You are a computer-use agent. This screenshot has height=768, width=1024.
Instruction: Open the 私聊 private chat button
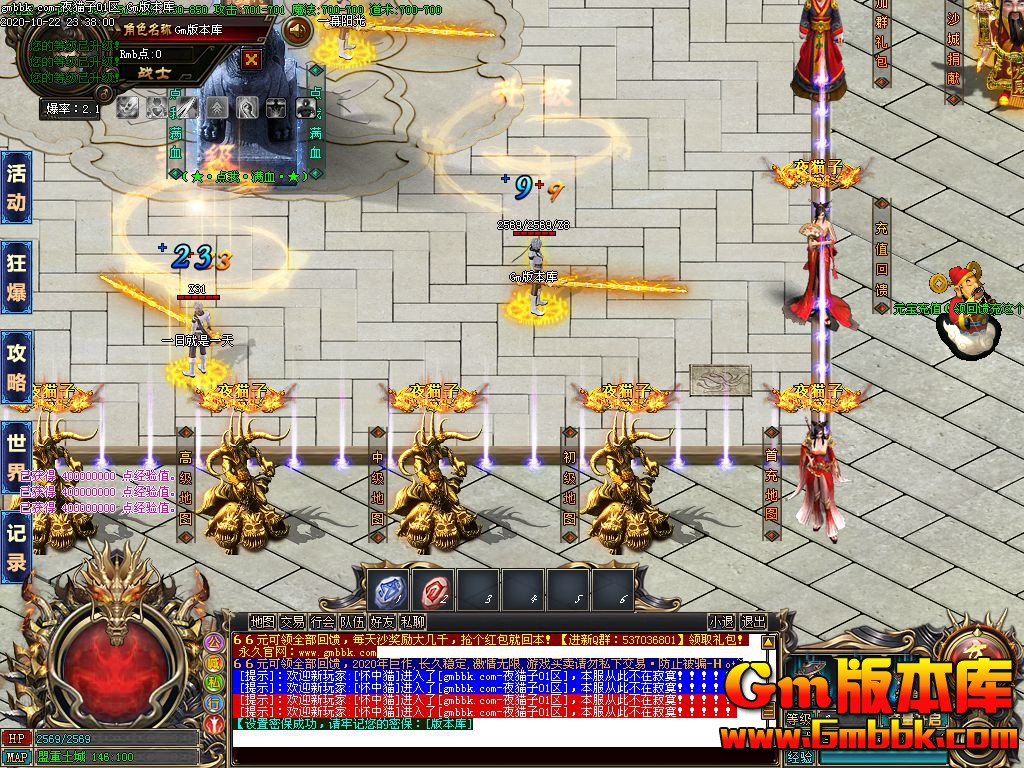tap(412, 622)
